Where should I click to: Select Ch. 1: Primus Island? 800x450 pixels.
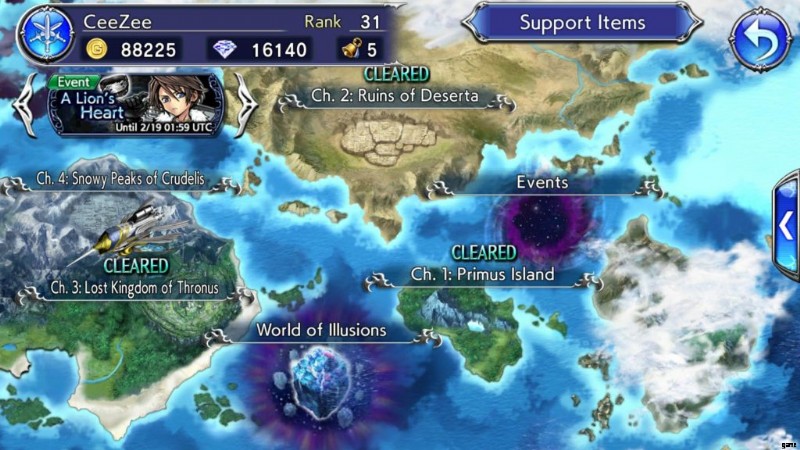coord(483,274)
